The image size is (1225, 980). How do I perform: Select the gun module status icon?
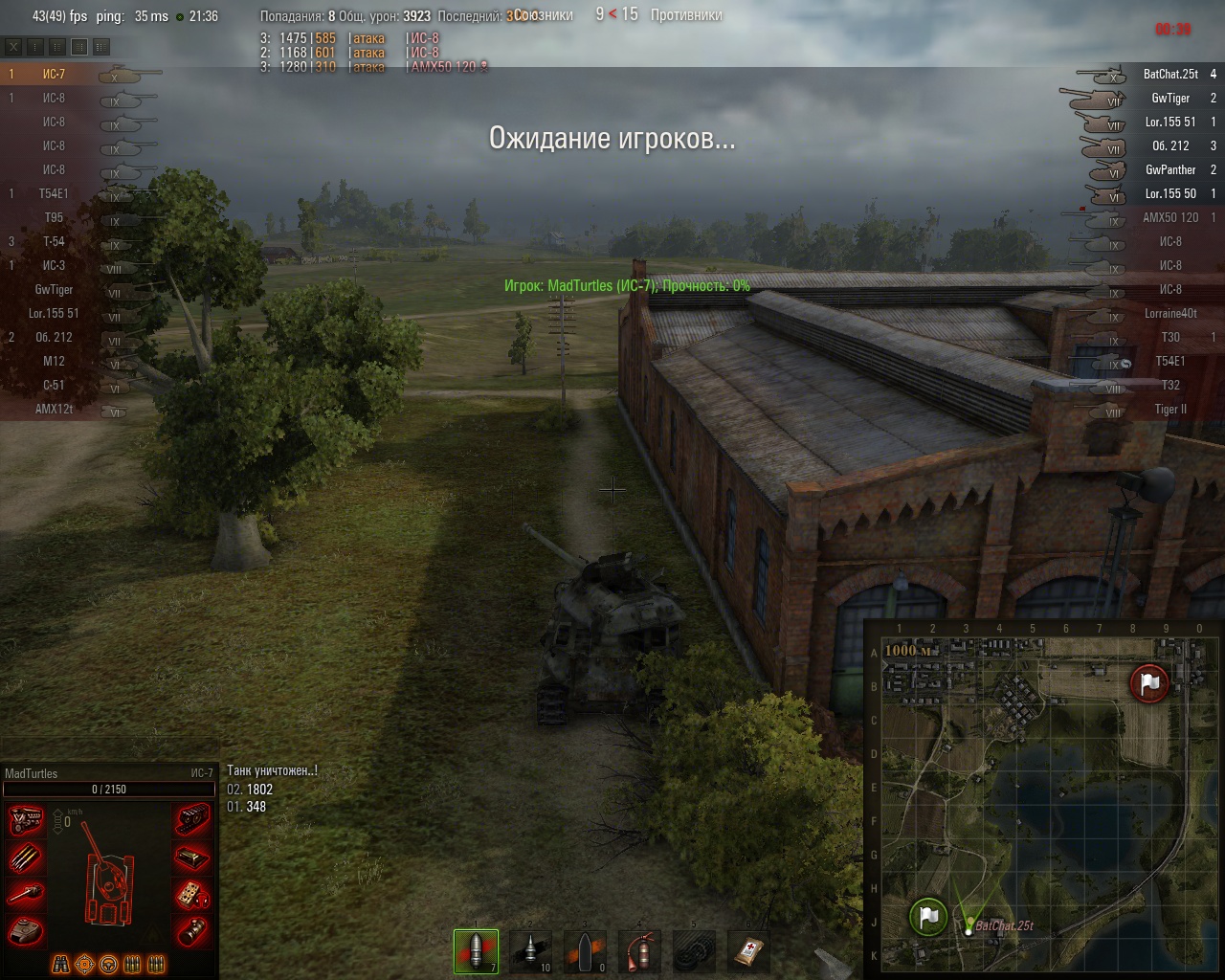point(25,894)
